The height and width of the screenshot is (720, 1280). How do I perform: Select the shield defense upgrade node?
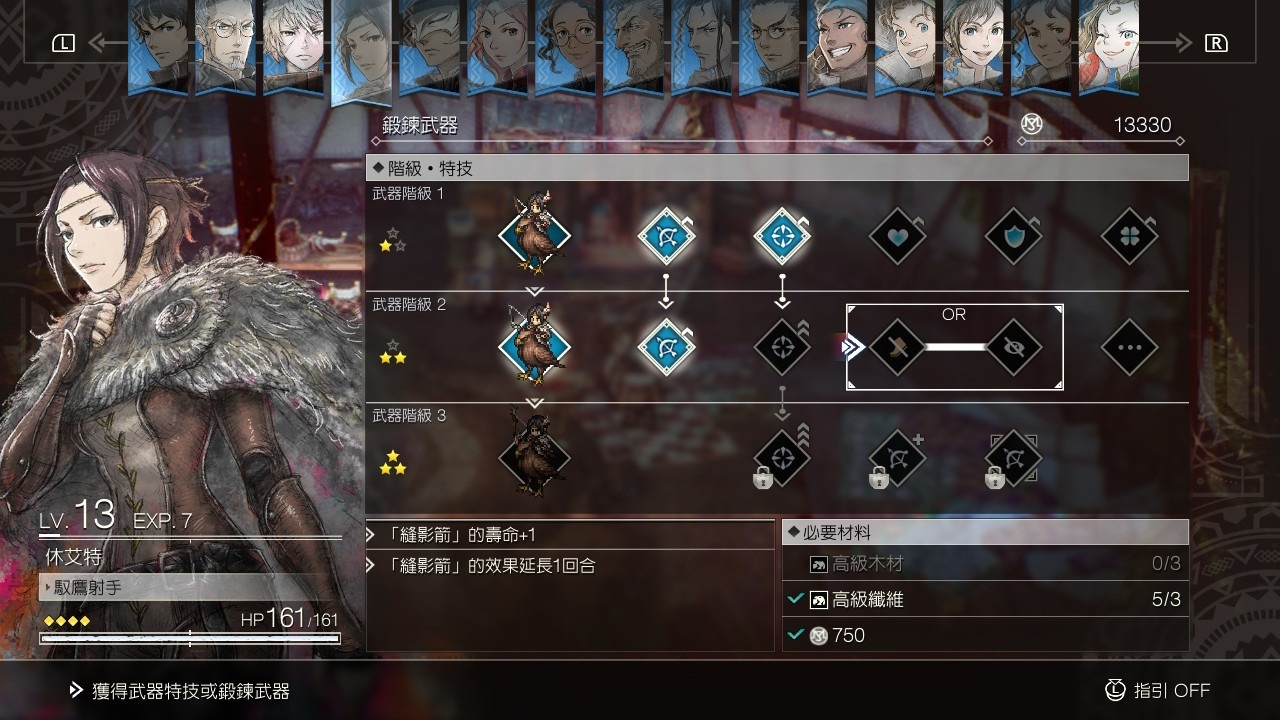pos(1013,236)
